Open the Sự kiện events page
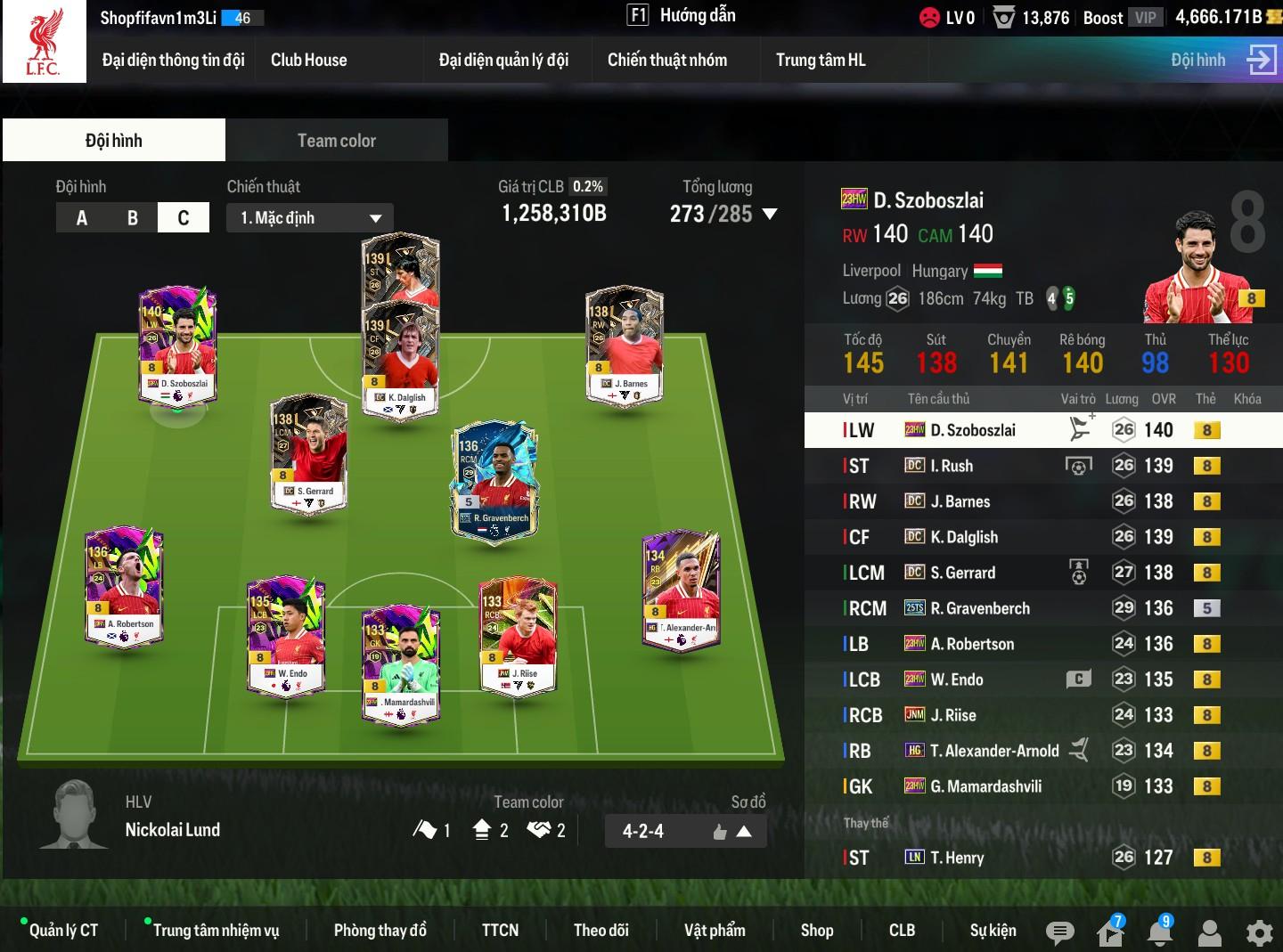The image size is (1283, 952). pos(993,931)
